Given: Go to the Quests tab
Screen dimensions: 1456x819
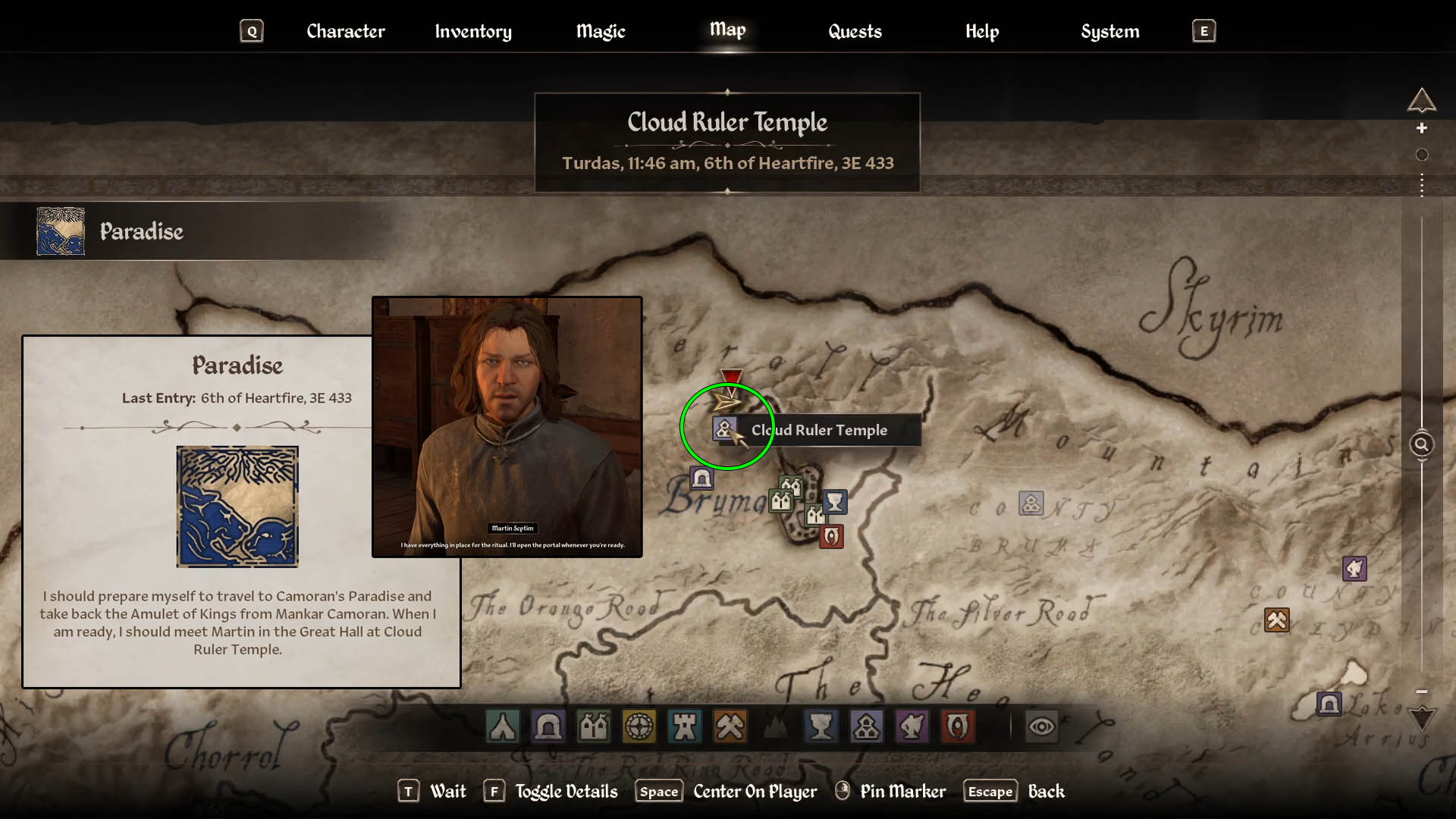Looking at the screenshot, I should 855,31.
